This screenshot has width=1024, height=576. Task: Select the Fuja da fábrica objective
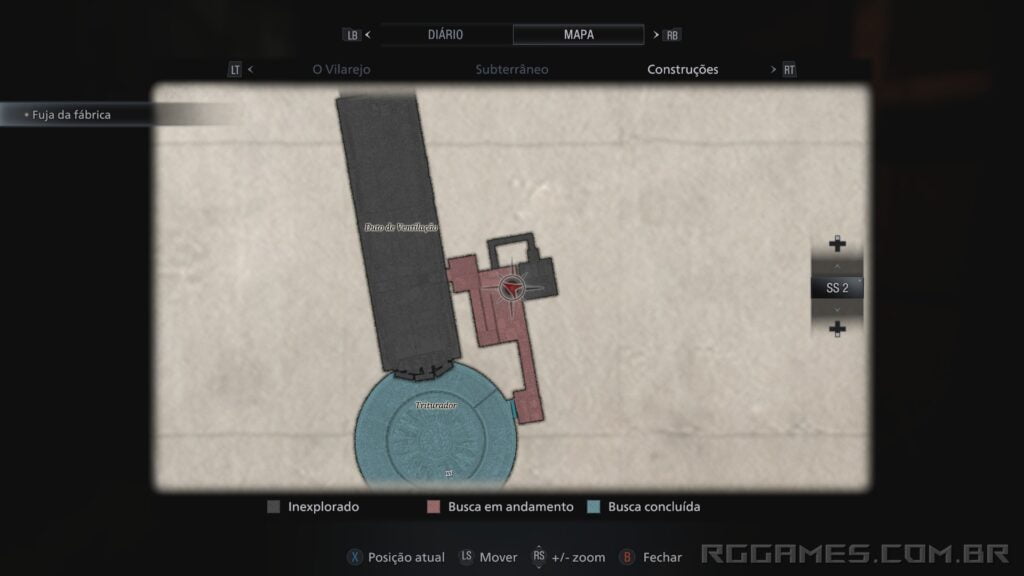(70, 115)
